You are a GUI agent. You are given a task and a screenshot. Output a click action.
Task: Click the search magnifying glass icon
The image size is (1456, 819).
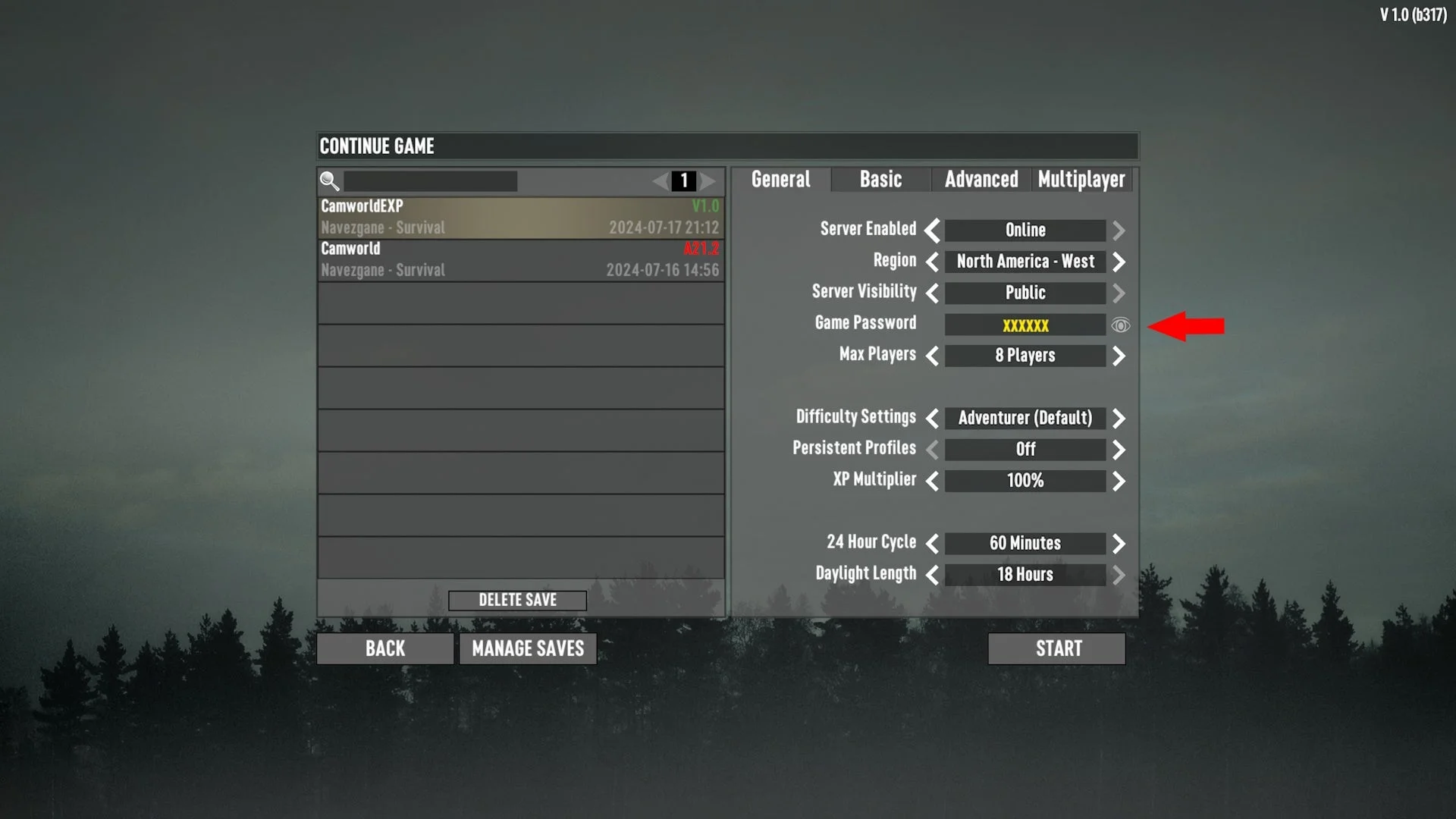pyautogui.click(x=328, y=181)
